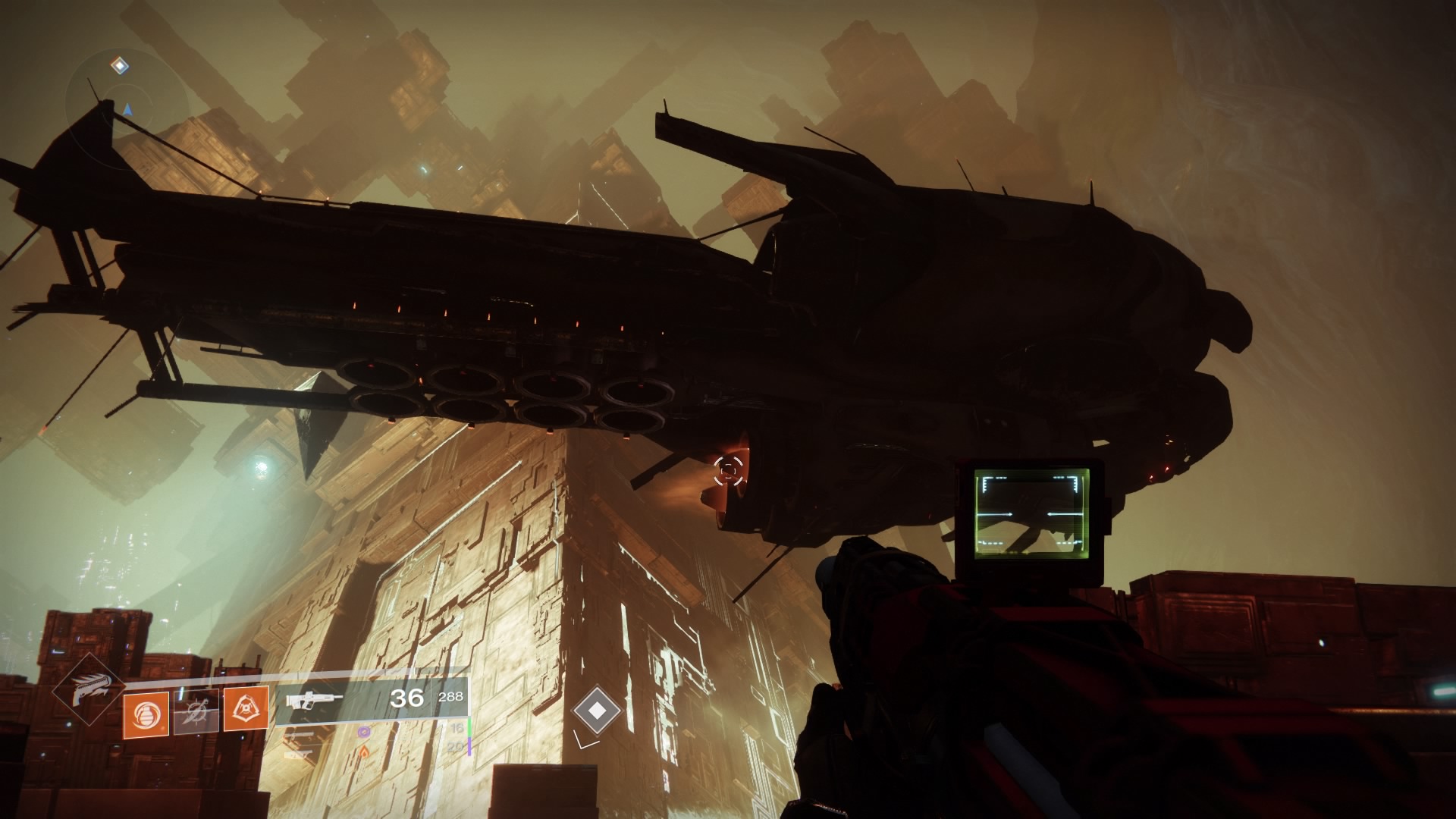Select the orange grenade ability icon
Image resolution: width=1456 pixels, height=819 pixels.
(146, 714)
